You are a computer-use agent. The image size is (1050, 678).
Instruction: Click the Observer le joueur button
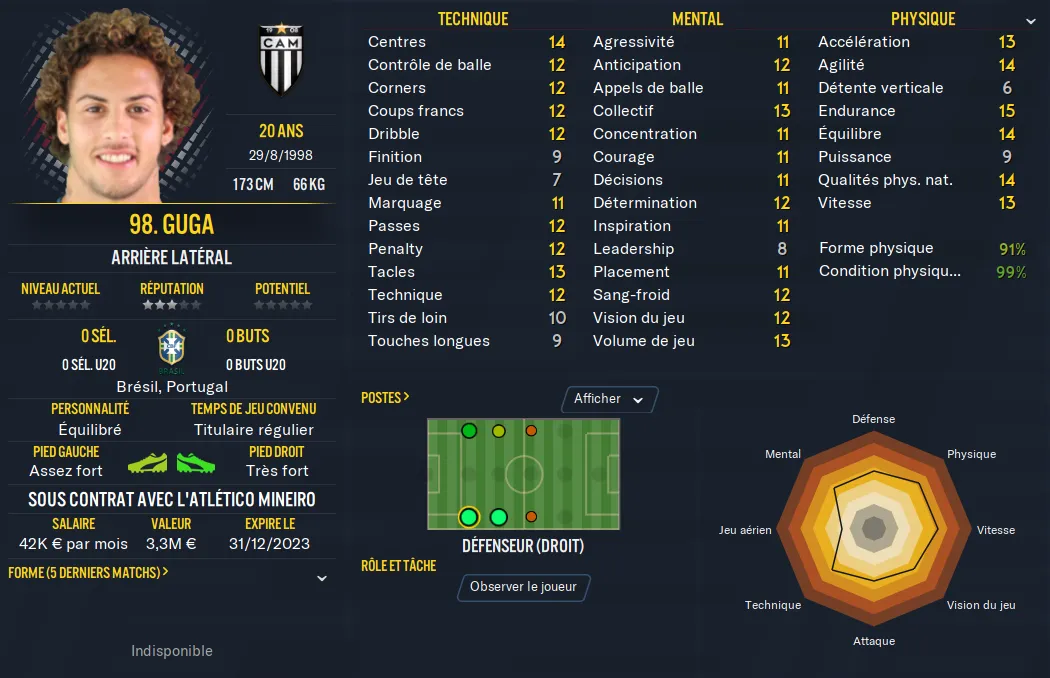click(x=523, y=587)
